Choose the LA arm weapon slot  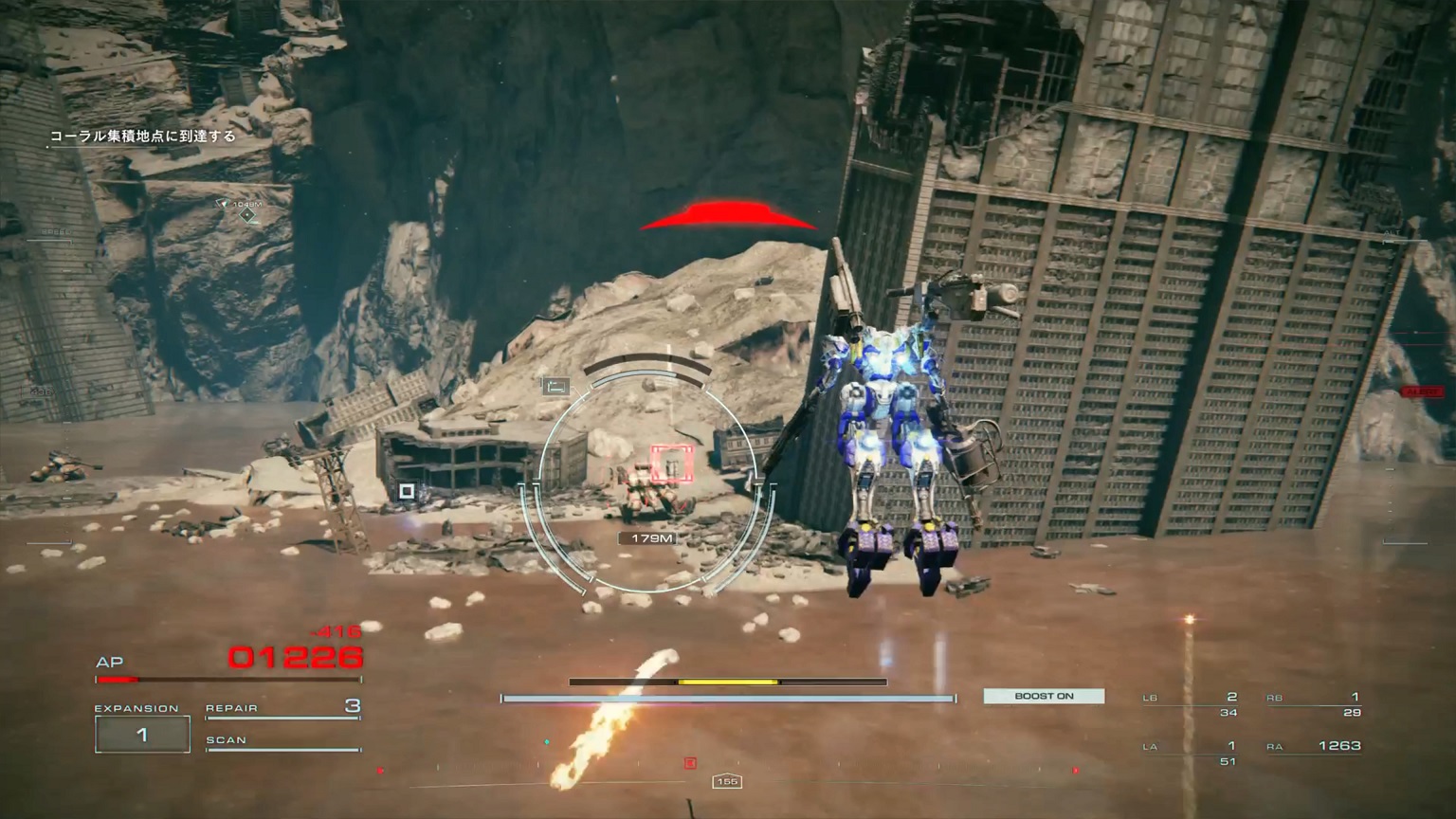1191,752
